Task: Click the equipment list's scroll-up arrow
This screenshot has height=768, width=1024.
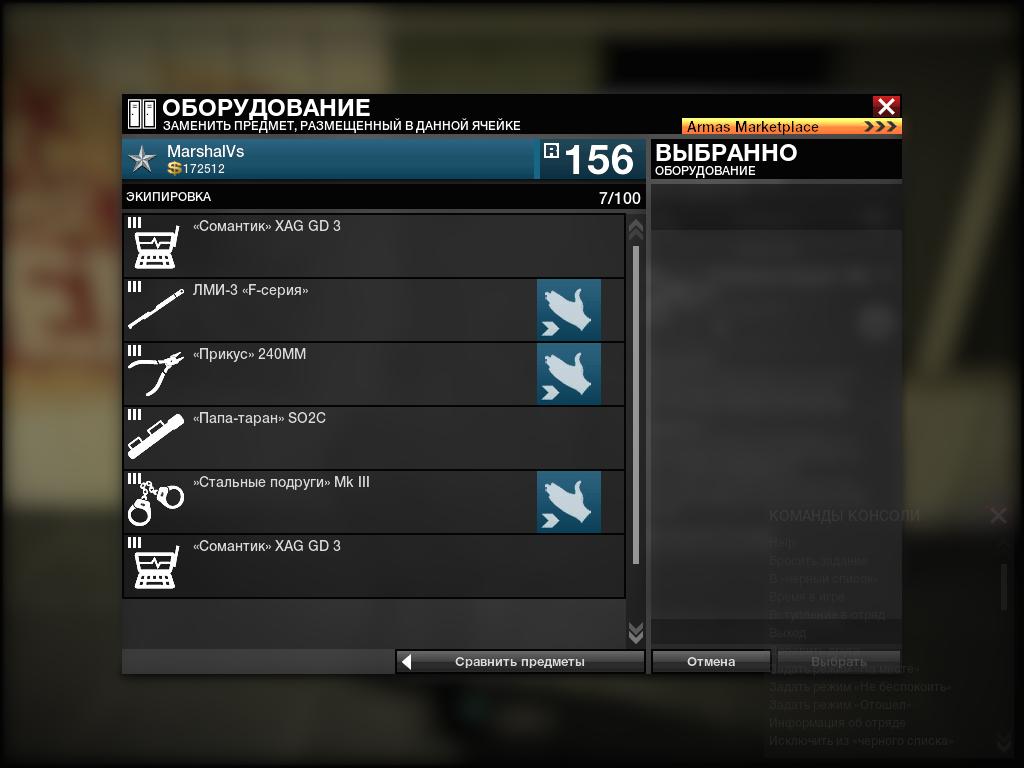Action: (635, 229)
